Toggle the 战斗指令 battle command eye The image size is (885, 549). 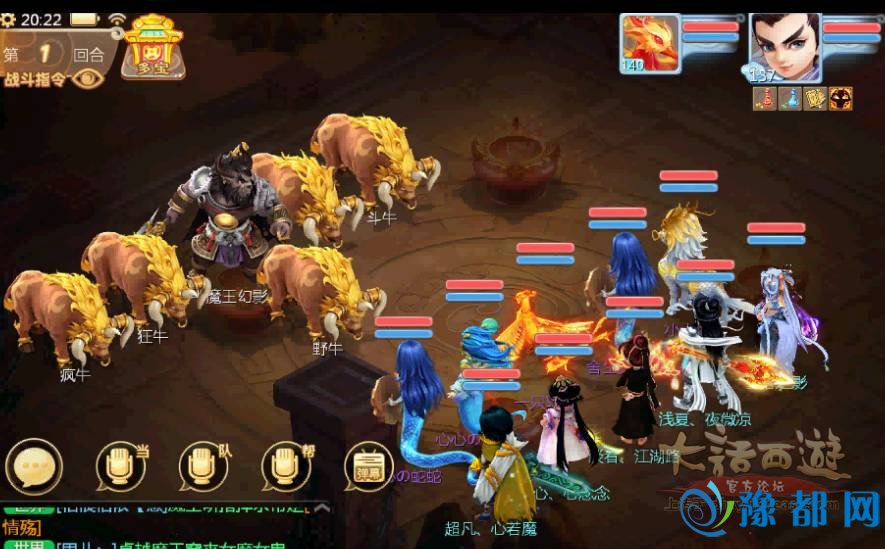tap(90, 79)
